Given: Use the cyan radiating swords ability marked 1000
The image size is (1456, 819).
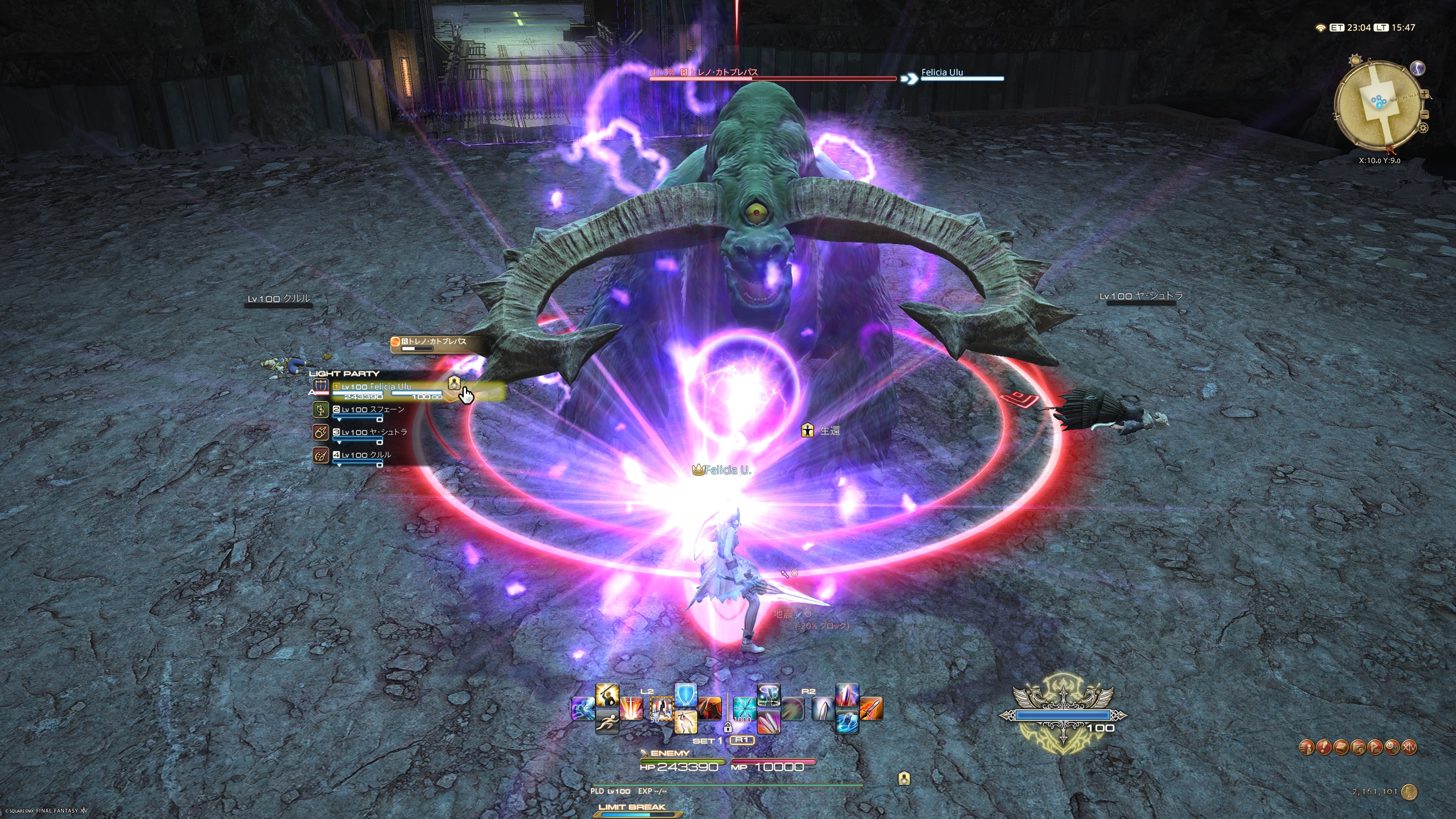Looking at the screenshot, I should [744, 709].
